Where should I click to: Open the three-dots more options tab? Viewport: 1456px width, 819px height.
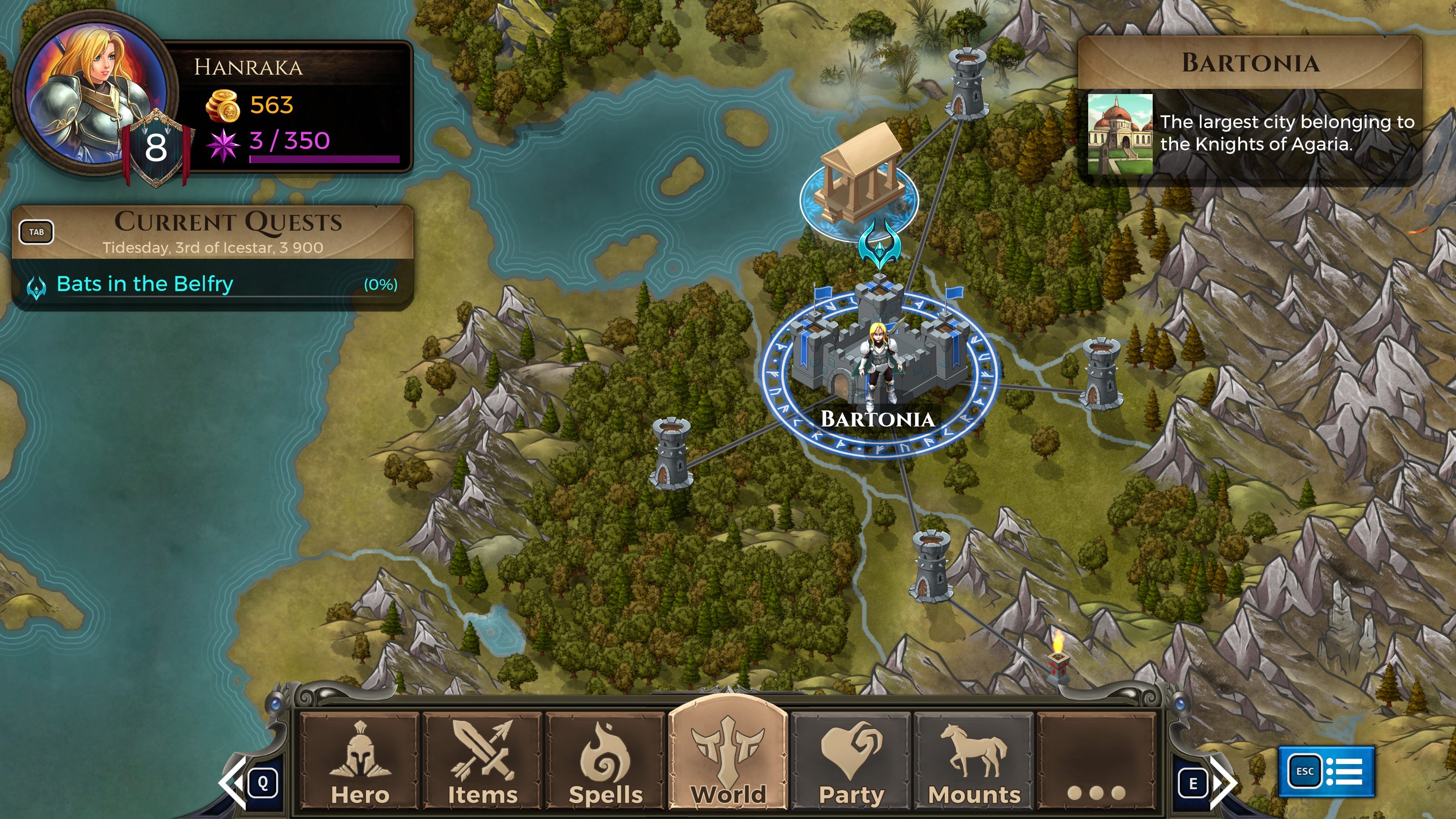tap(1096, 761)
